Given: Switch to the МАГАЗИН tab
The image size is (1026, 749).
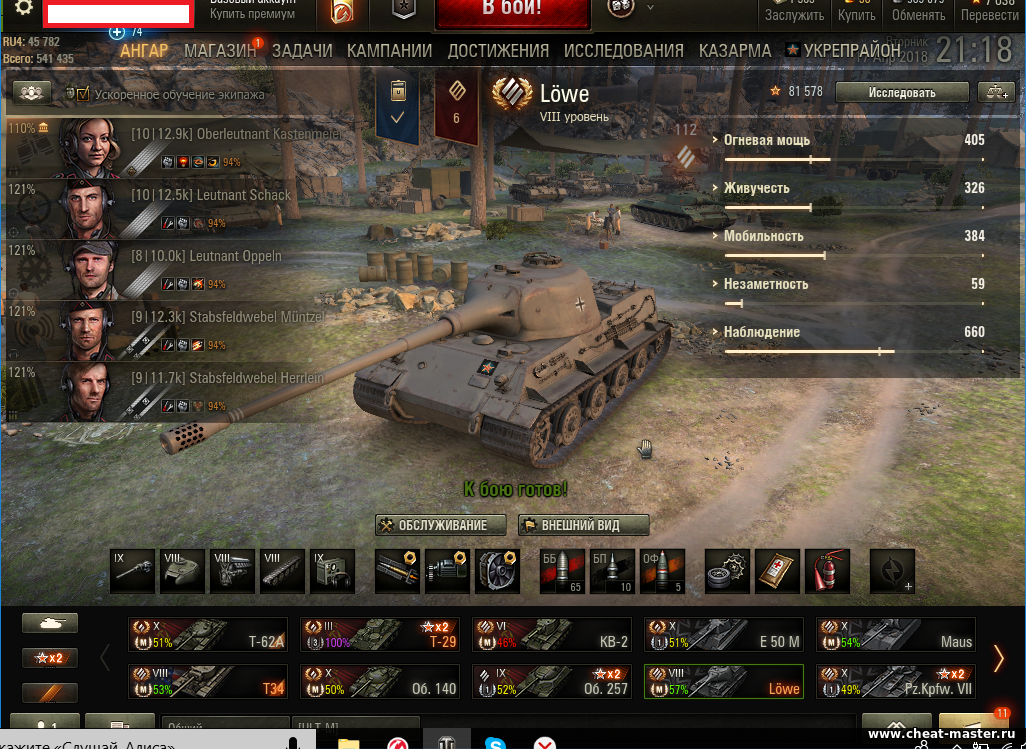Looking at the screenshot, I should pyautogui.click(x=220, y=51).
